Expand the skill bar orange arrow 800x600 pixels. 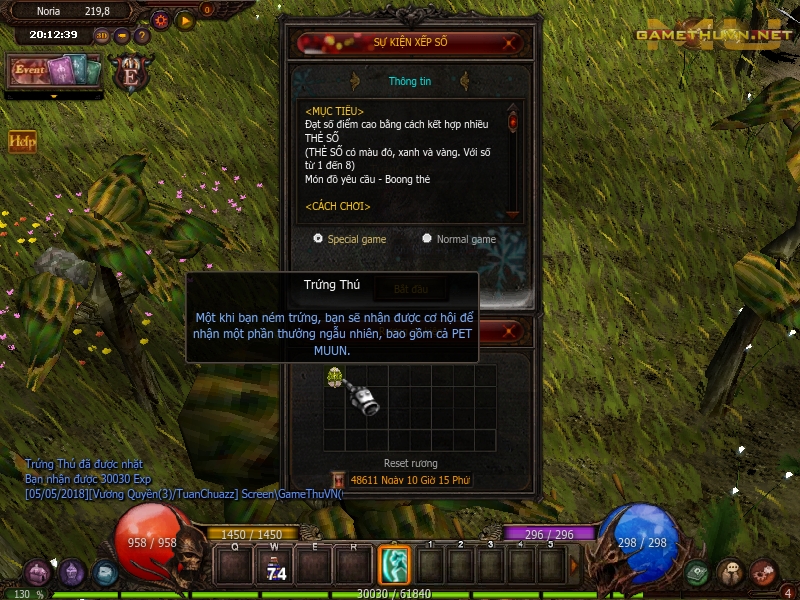coord(574,566)
